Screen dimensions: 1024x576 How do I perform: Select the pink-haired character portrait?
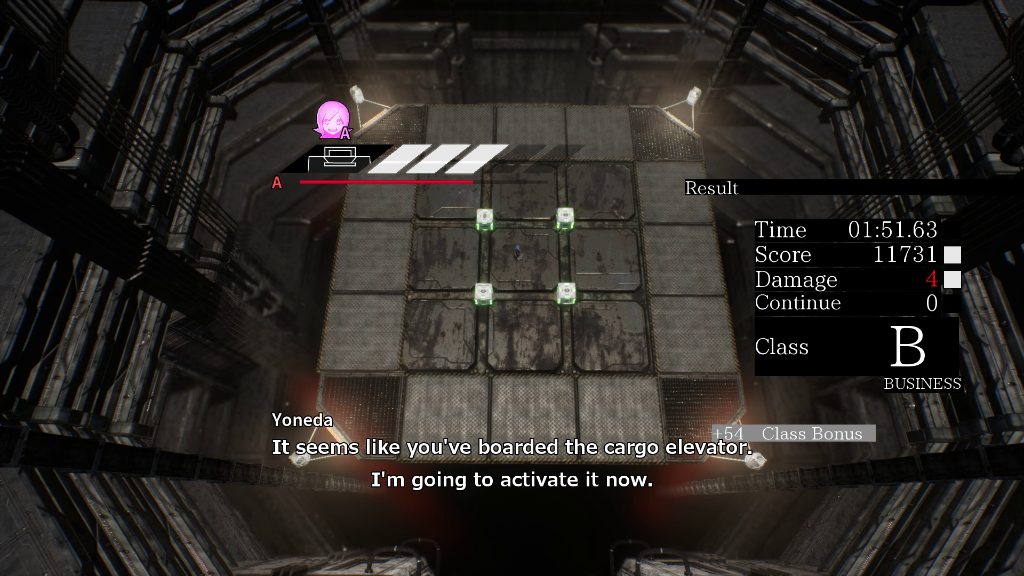coord(333,120)
